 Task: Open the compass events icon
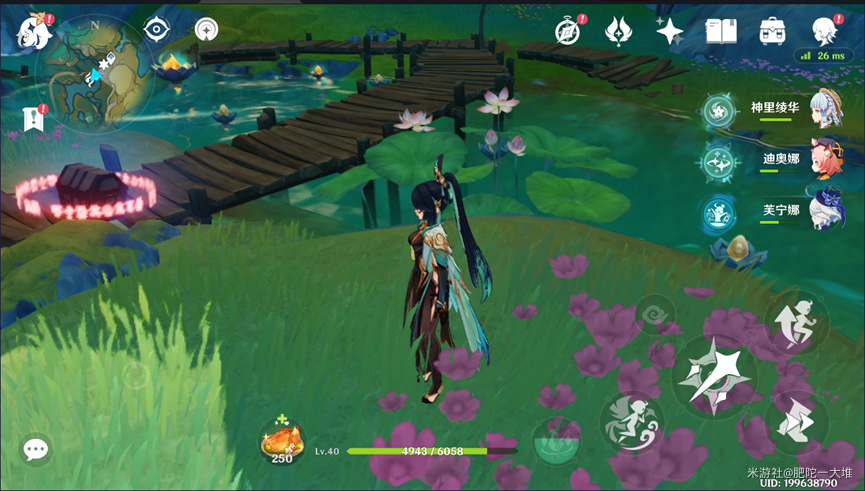click(x=570, y=31)
